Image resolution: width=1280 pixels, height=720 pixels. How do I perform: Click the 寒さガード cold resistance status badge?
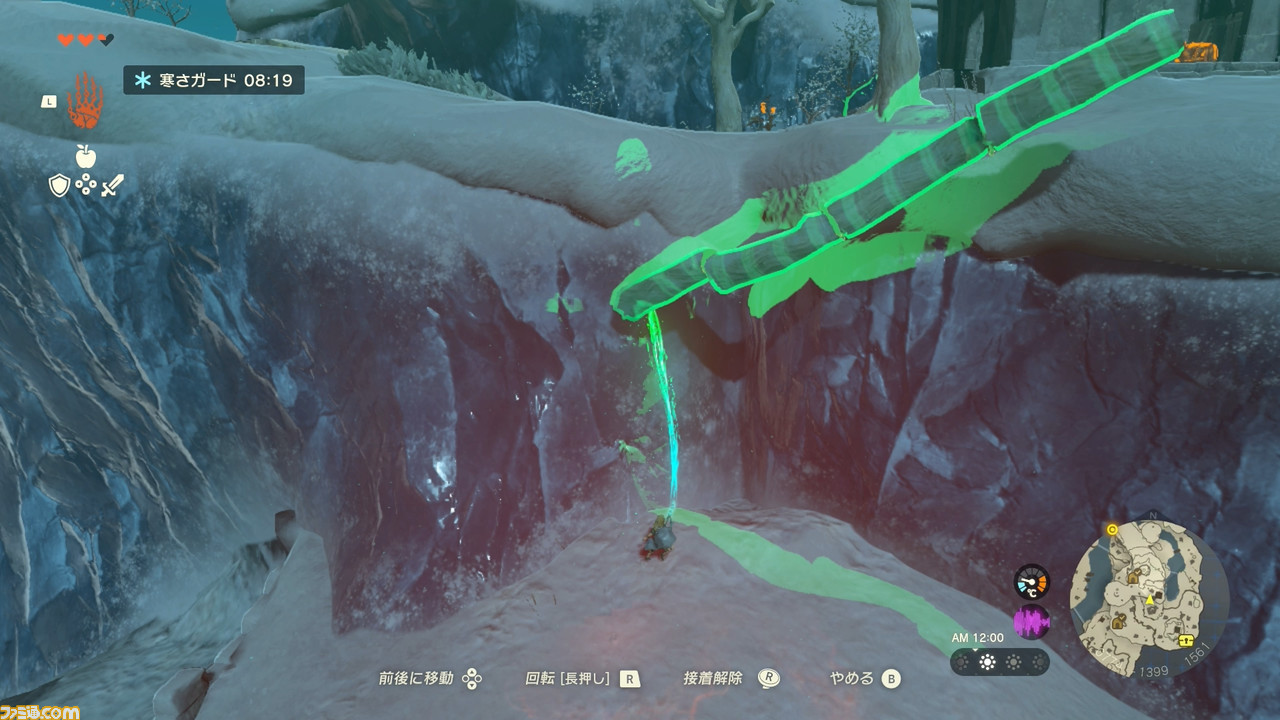(x=214, y=80)
